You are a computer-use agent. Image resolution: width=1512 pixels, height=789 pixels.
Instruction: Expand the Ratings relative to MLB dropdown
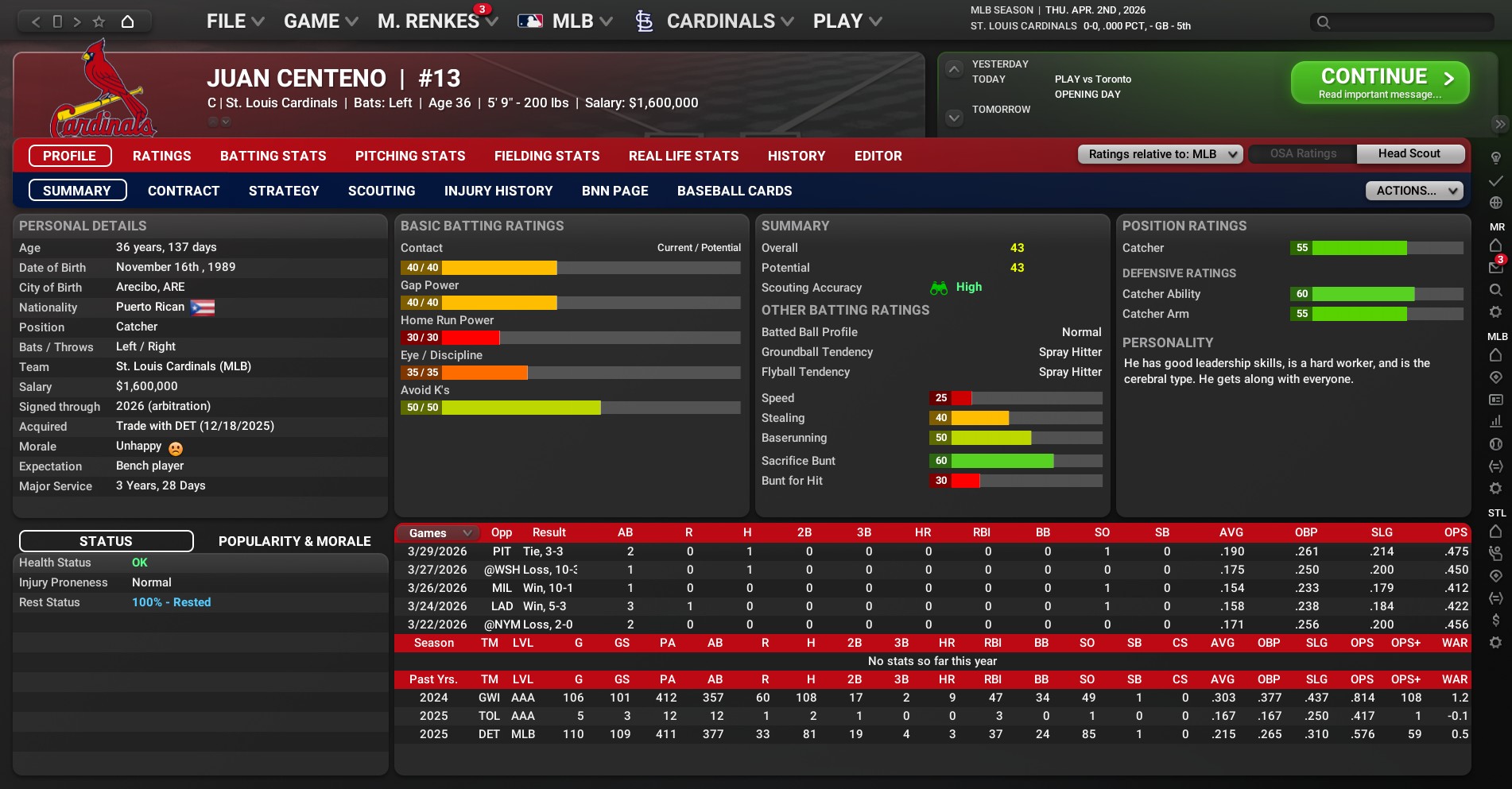point(1160,154)
